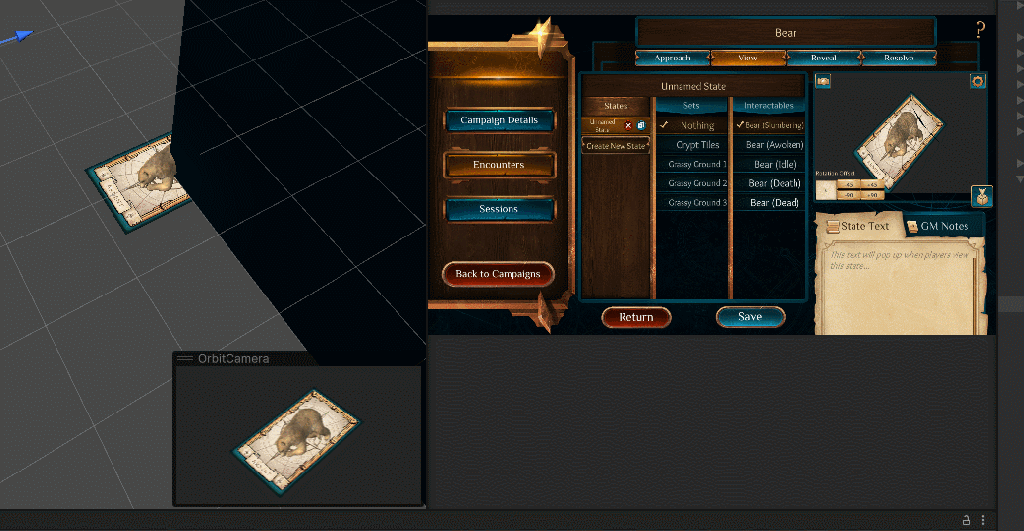Open the Campaign Details section
The height and width of the screenshot is (531, 1024).
[499, 120]
